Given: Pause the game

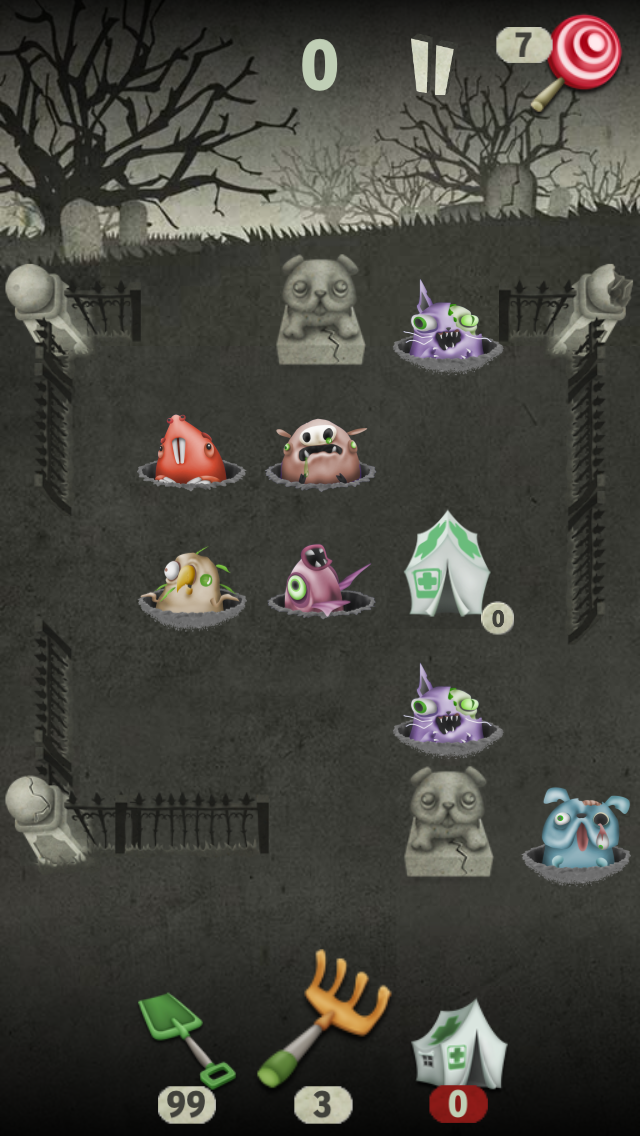Looking at the screenshot, I should click(432, 66).
